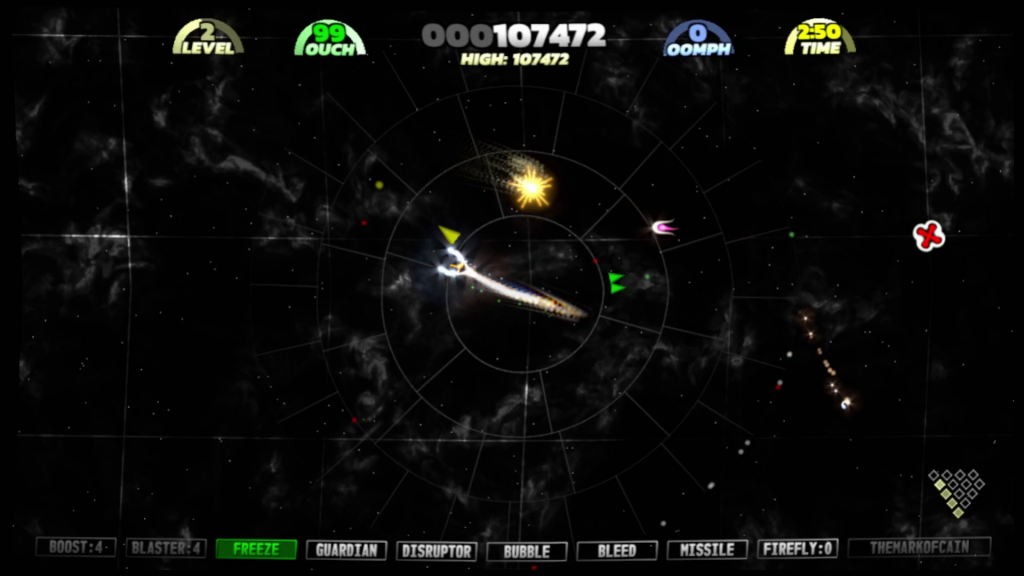The height and width of the screenshot is (576, 1024).
Task: Activate the highlighted FREEZE power-up
Action: tap(256, 549)
